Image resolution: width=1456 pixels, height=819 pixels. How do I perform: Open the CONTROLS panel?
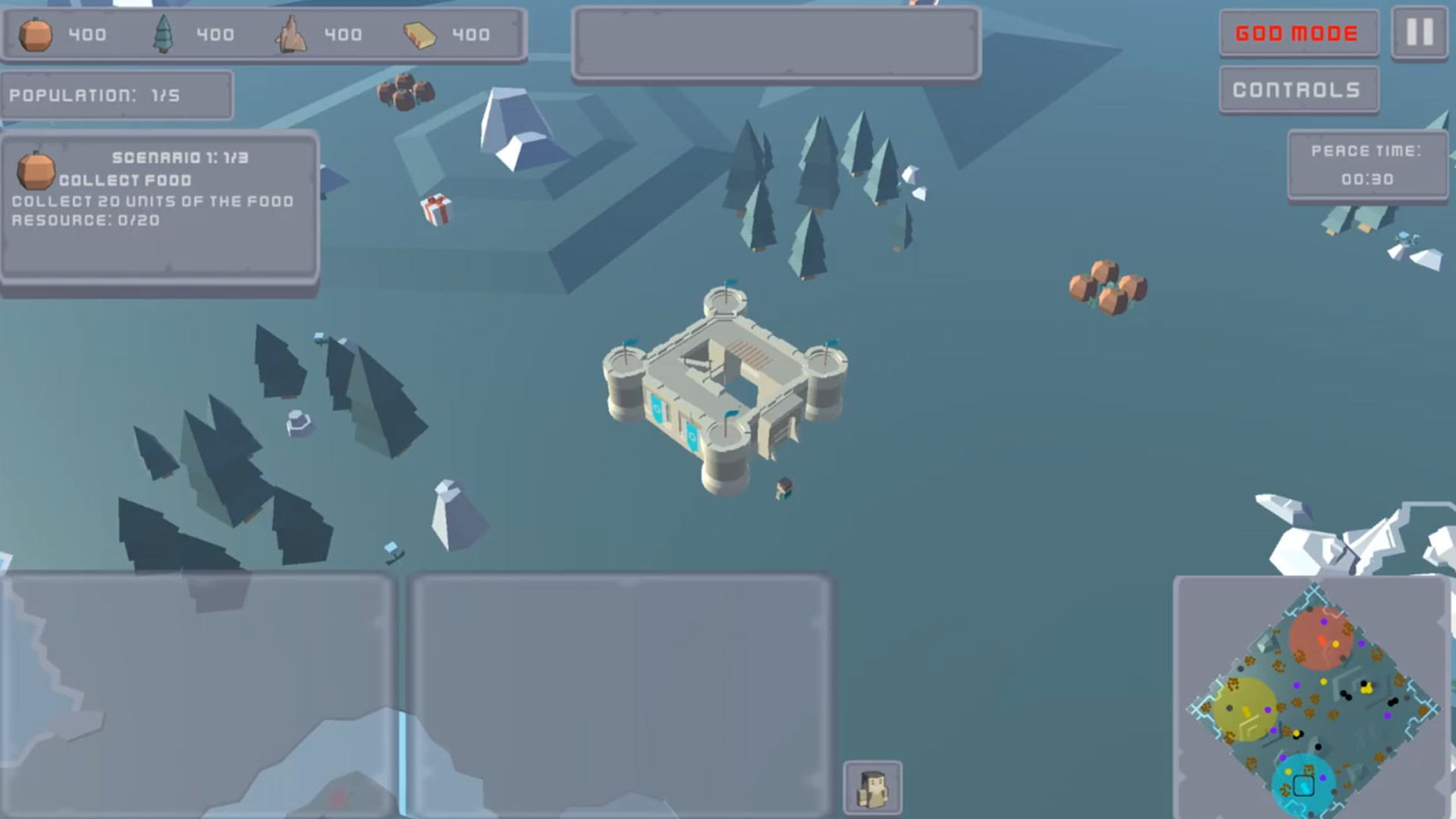[1298, 89]
